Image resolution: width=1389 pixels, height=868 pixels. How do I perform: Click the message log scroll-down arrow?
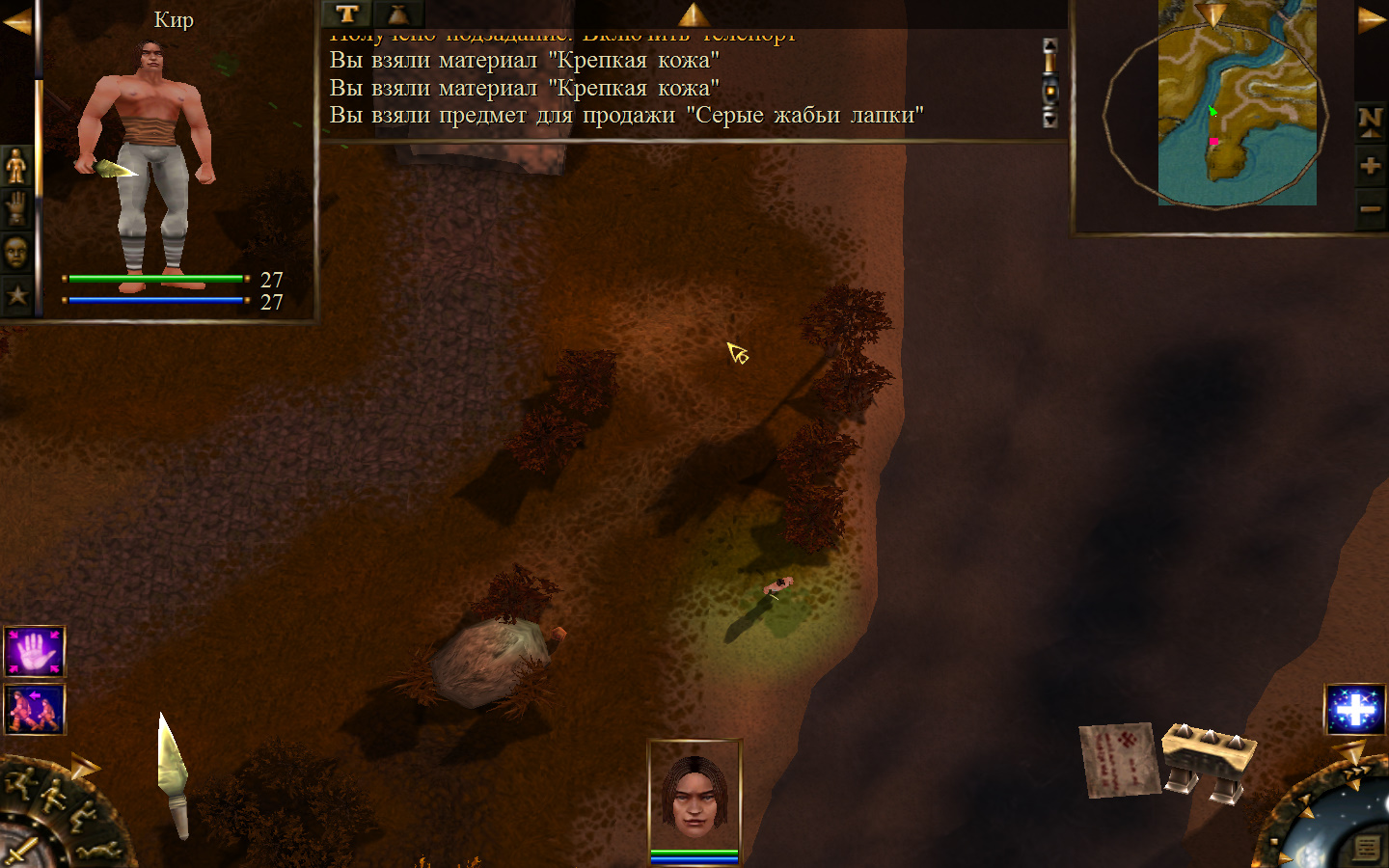tap(1050, 120)
